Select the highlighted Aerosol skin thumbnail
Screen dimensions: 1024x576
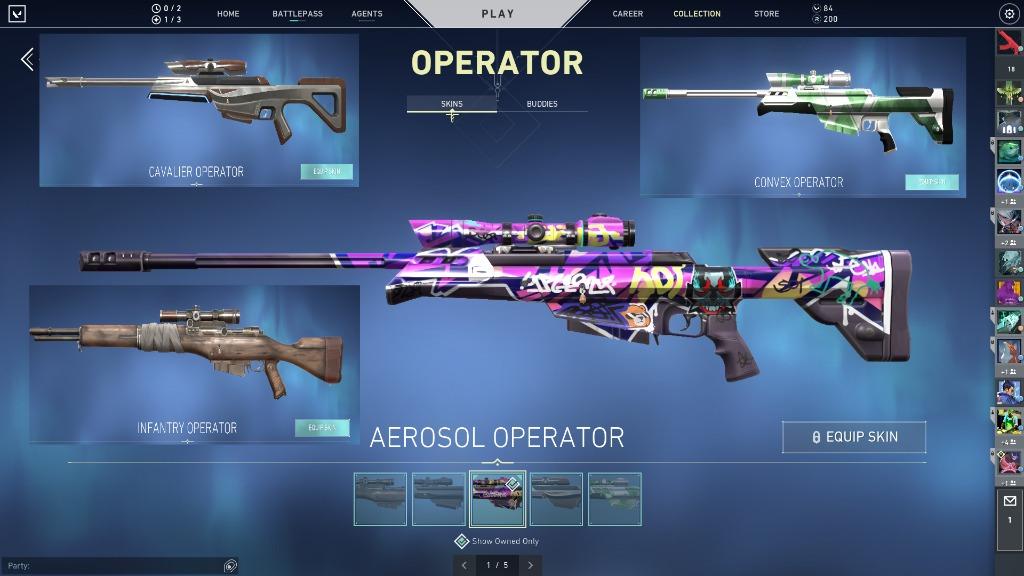pos(498,499)
